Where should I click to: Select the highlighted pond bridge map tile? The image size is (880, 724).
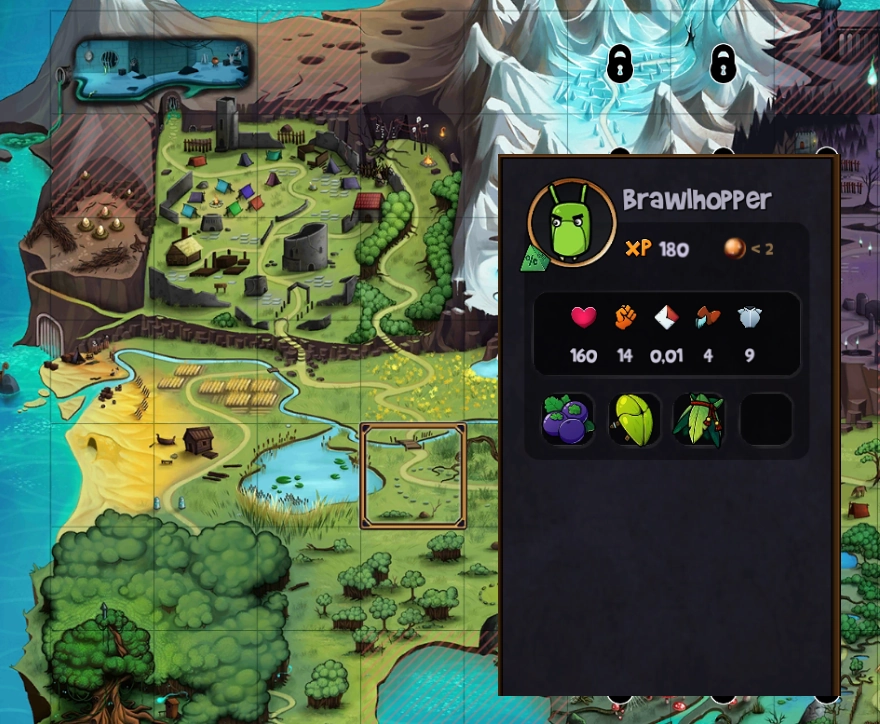click(x=413, y=475)
